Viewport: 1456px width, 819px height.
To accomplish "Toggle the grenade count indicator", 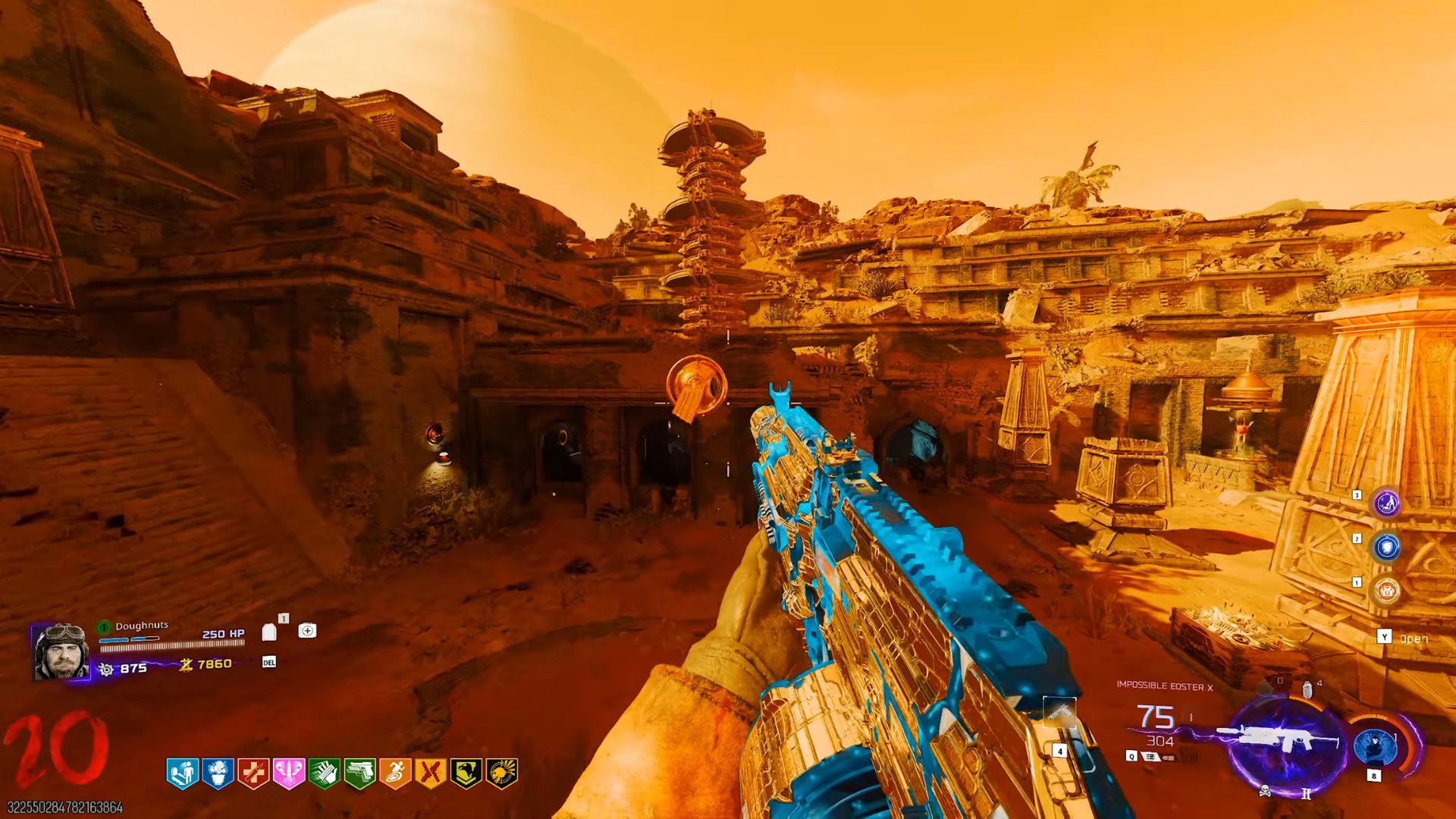I will click(1306, 688).
